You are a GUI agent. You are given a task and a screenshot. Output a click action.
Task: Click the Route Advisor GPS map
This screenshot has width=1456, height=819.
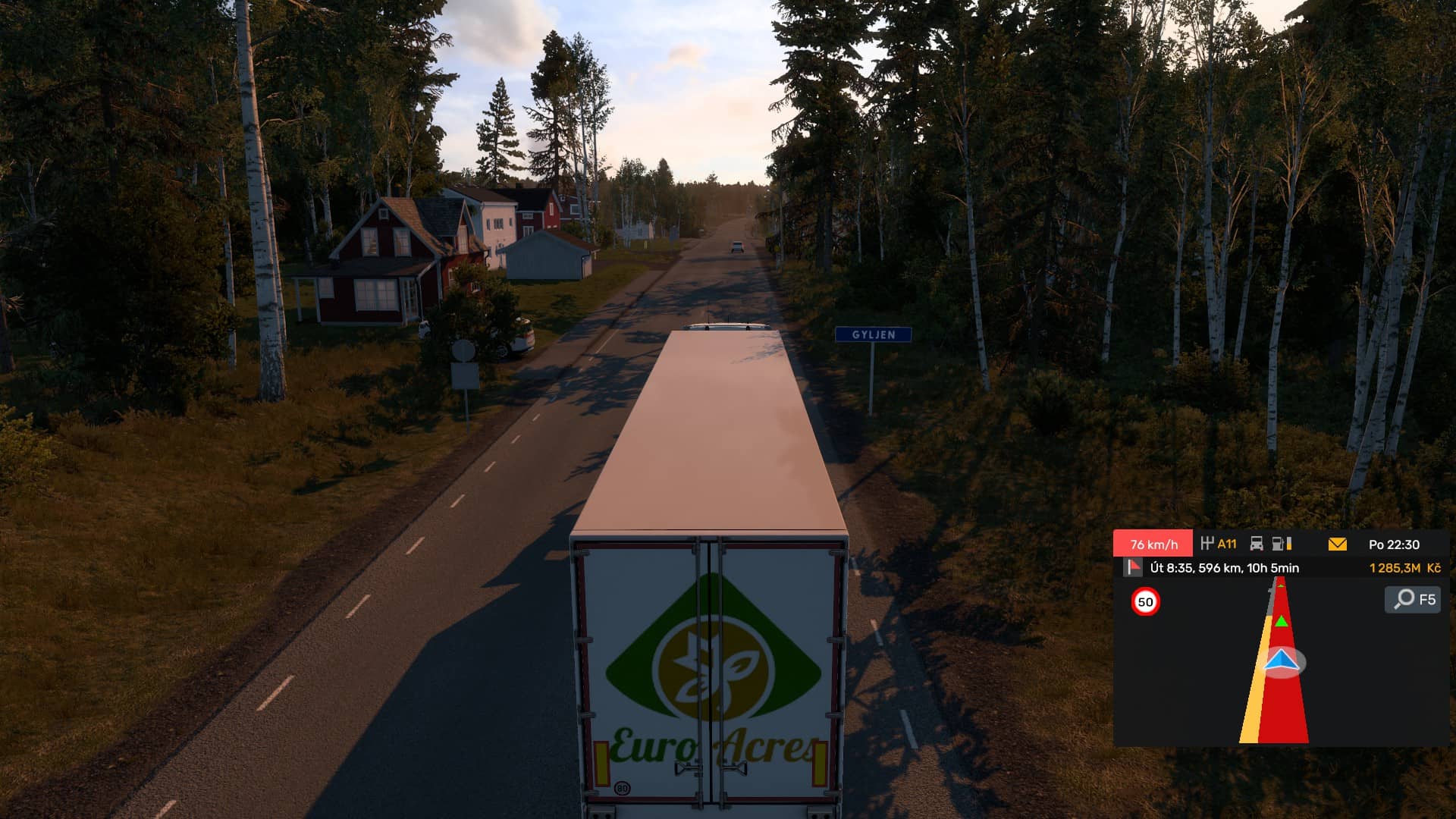pos(1280,661)
